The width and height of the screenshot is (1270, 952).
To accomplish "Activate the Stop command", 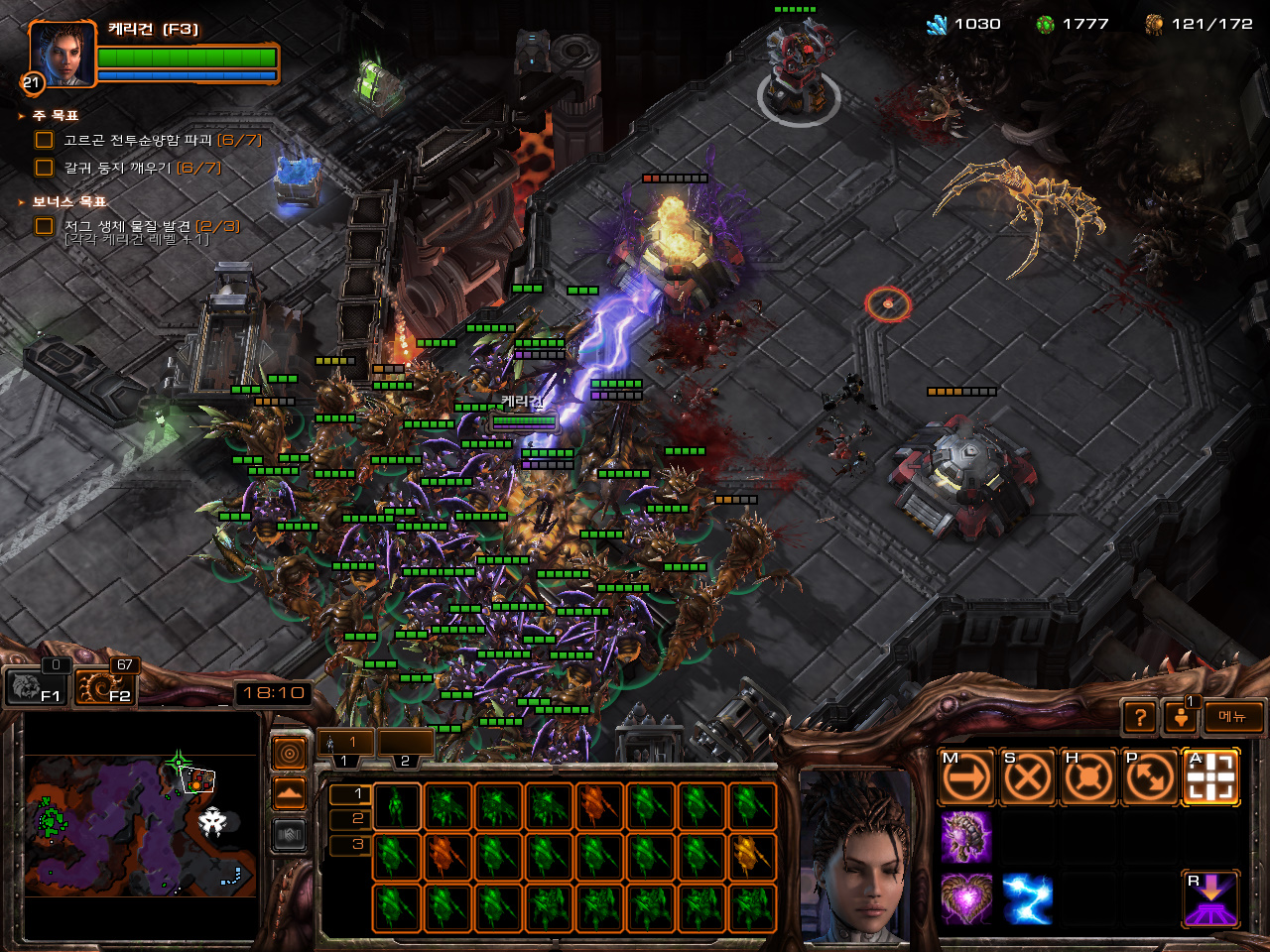I will [1027, 777].
